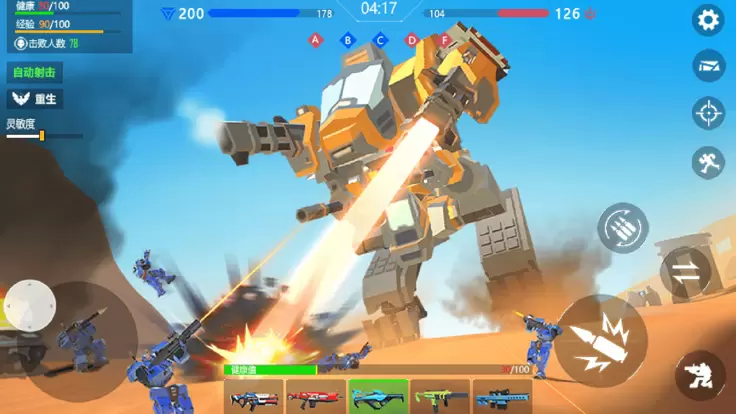The width and height of the screenshot is (736, 414).
Task: Open the gear settings menu
Action: (x=709, y=20)
